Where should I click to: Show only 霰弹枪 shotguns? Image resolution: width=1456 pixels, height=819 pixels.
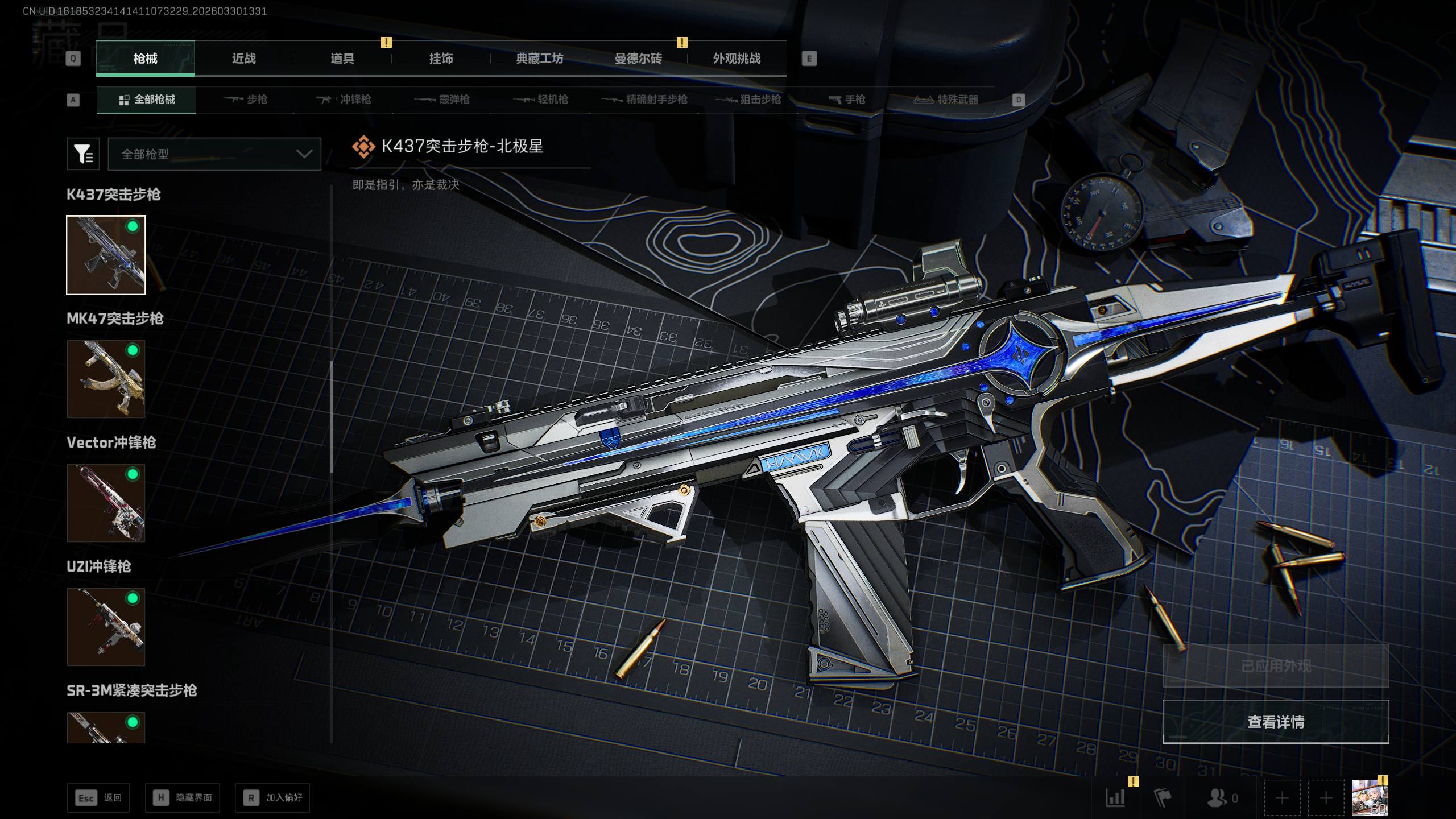coord(442,100)
